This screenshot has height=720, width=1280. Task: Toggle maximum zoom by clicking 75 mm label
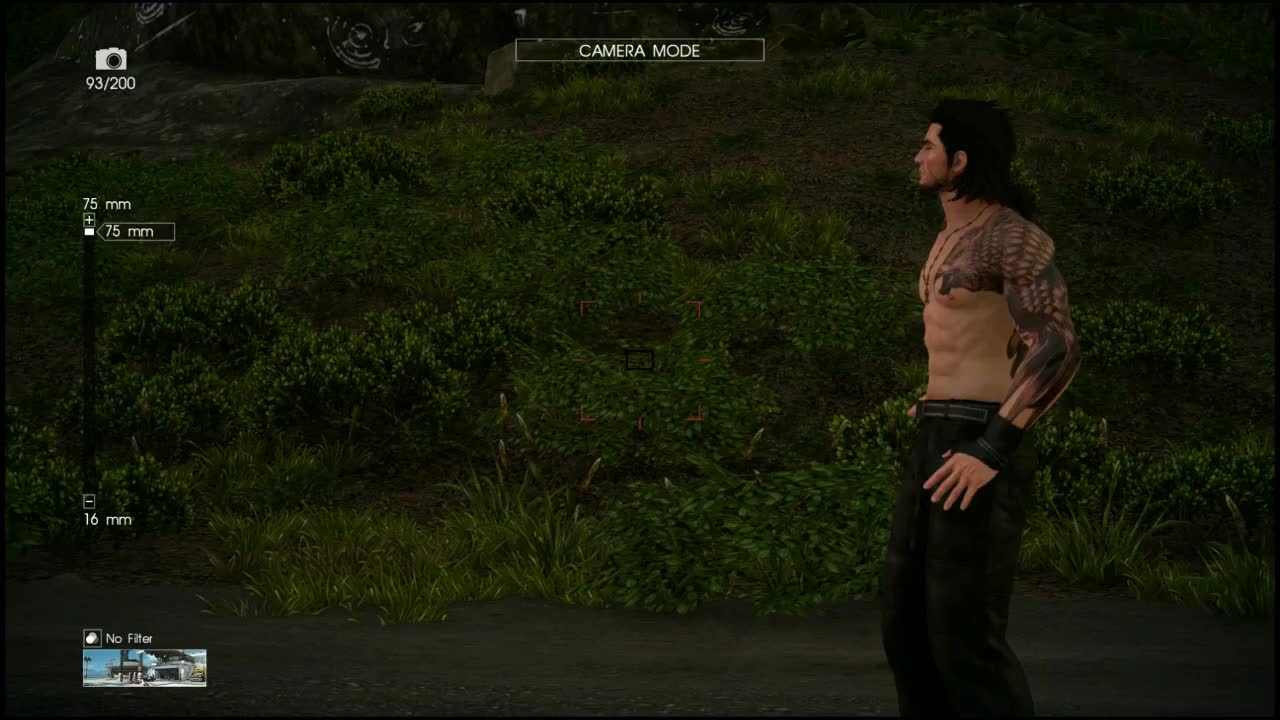click(x=106, y=204)
